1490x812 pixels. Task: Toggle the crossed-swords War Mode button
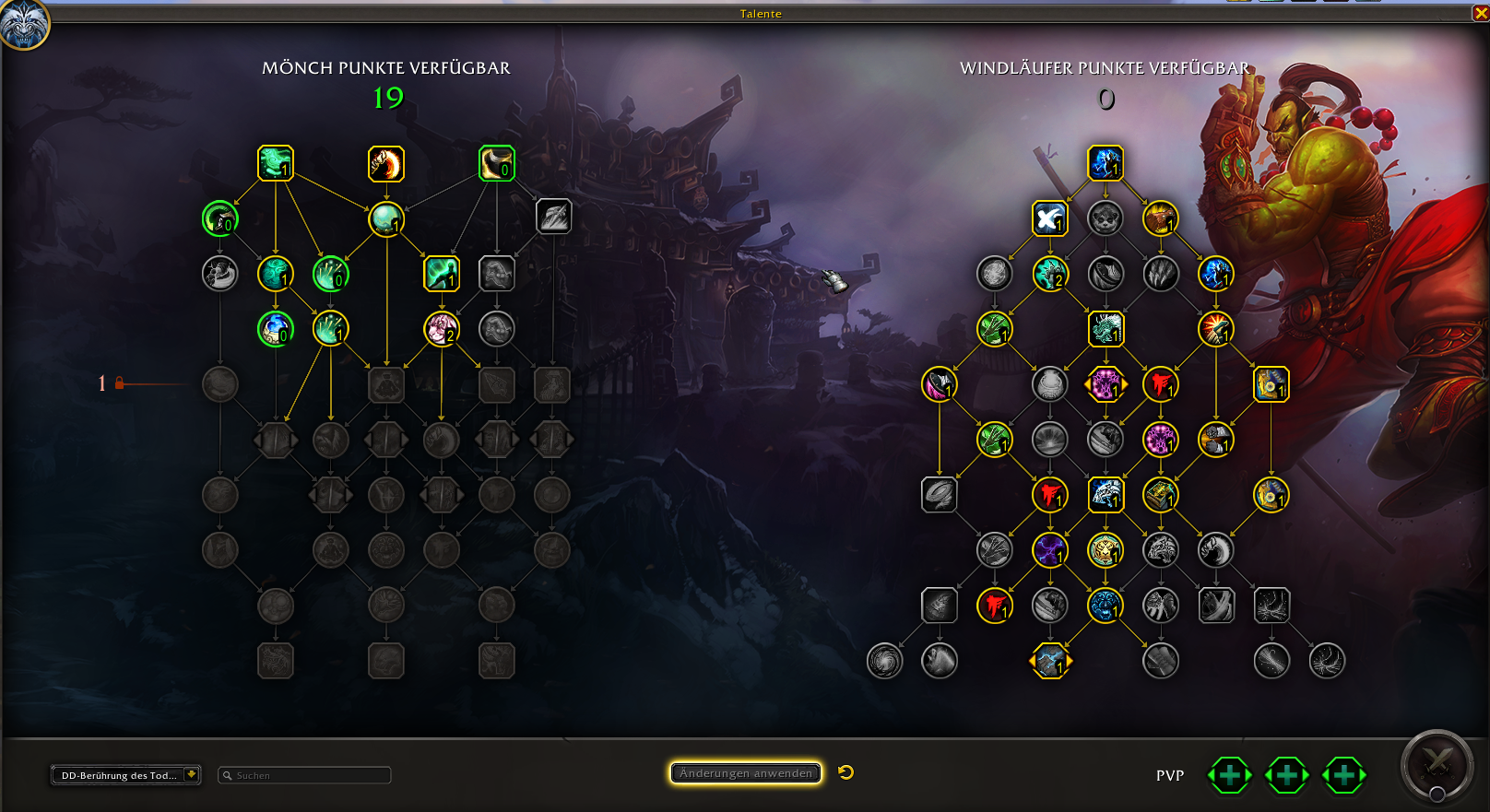tap(1437, 764)
